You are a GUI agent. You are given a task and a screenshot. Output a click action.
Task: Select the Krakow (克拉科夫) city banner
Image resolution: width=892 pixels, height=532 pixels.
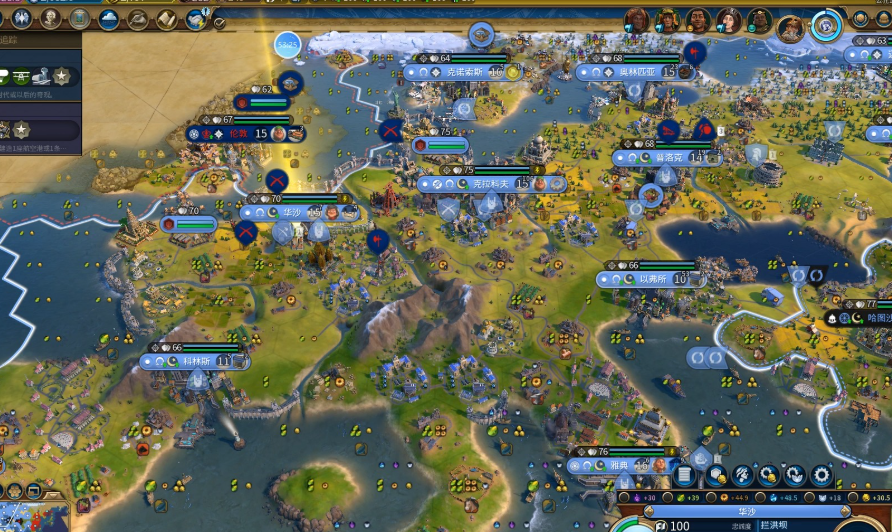(x=490, y=184)
